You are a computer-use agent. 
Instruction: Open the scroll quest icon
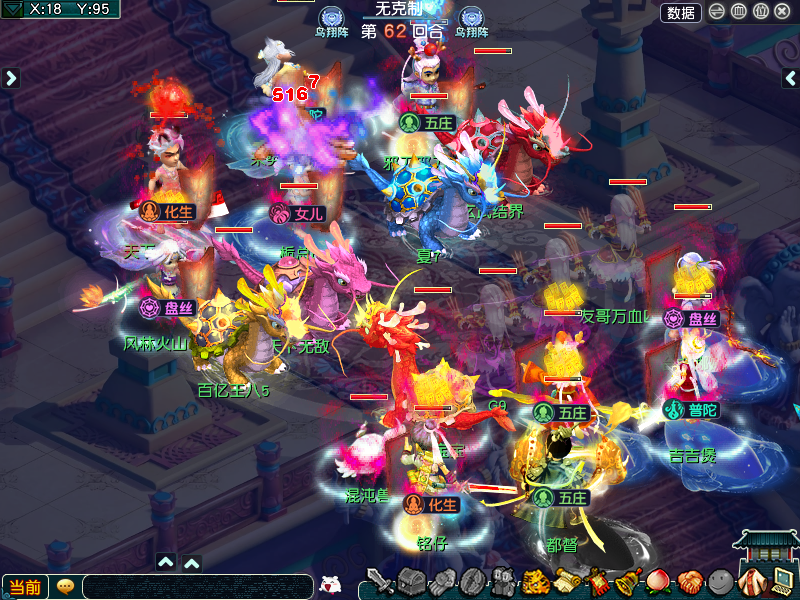(566, 581)
